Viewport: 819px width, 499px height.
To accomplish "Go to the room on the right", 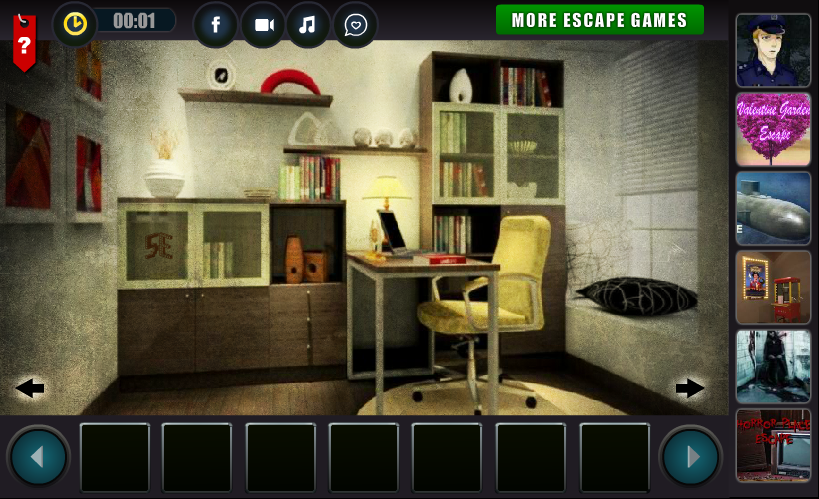I will (x=690, y=388).
